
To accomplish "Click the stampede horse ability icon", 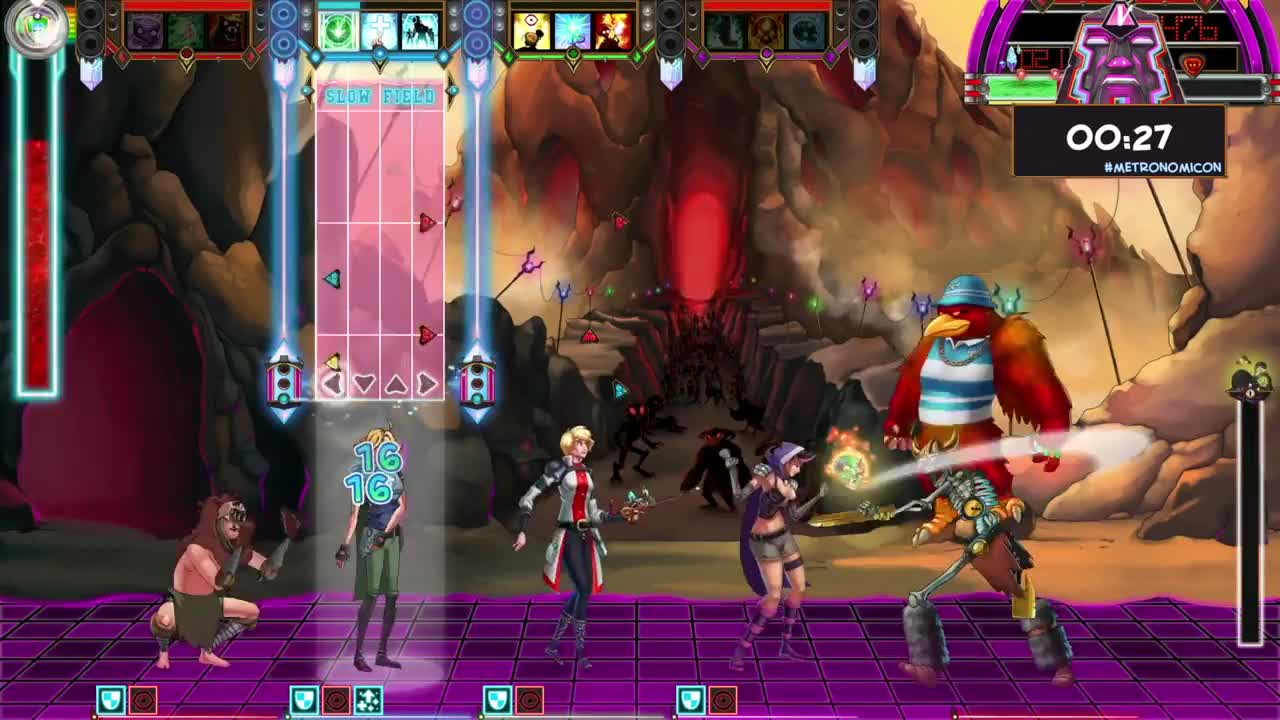I will tap(419, 30).
